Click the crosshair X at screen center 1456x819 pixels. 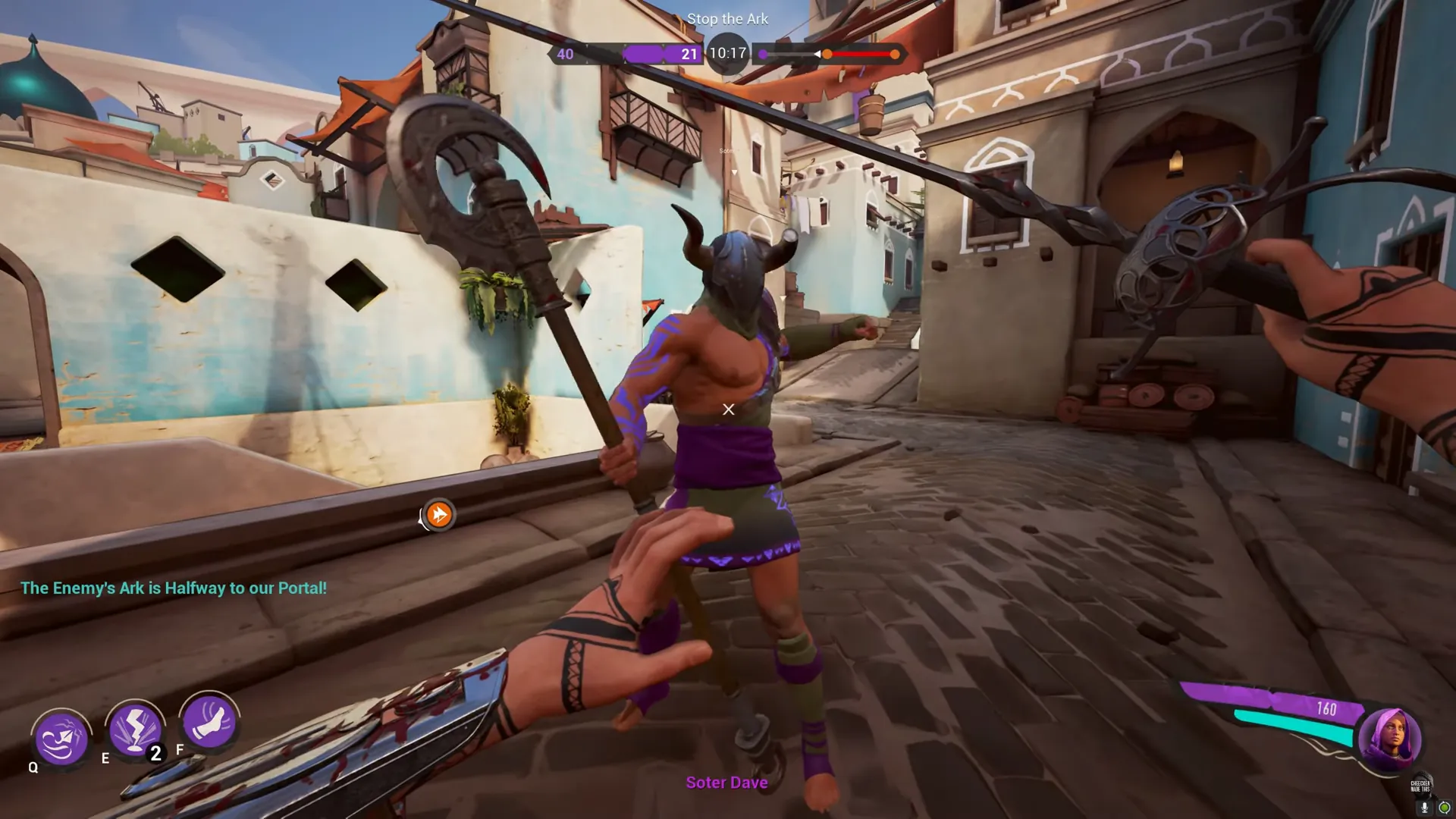point(728,409)
